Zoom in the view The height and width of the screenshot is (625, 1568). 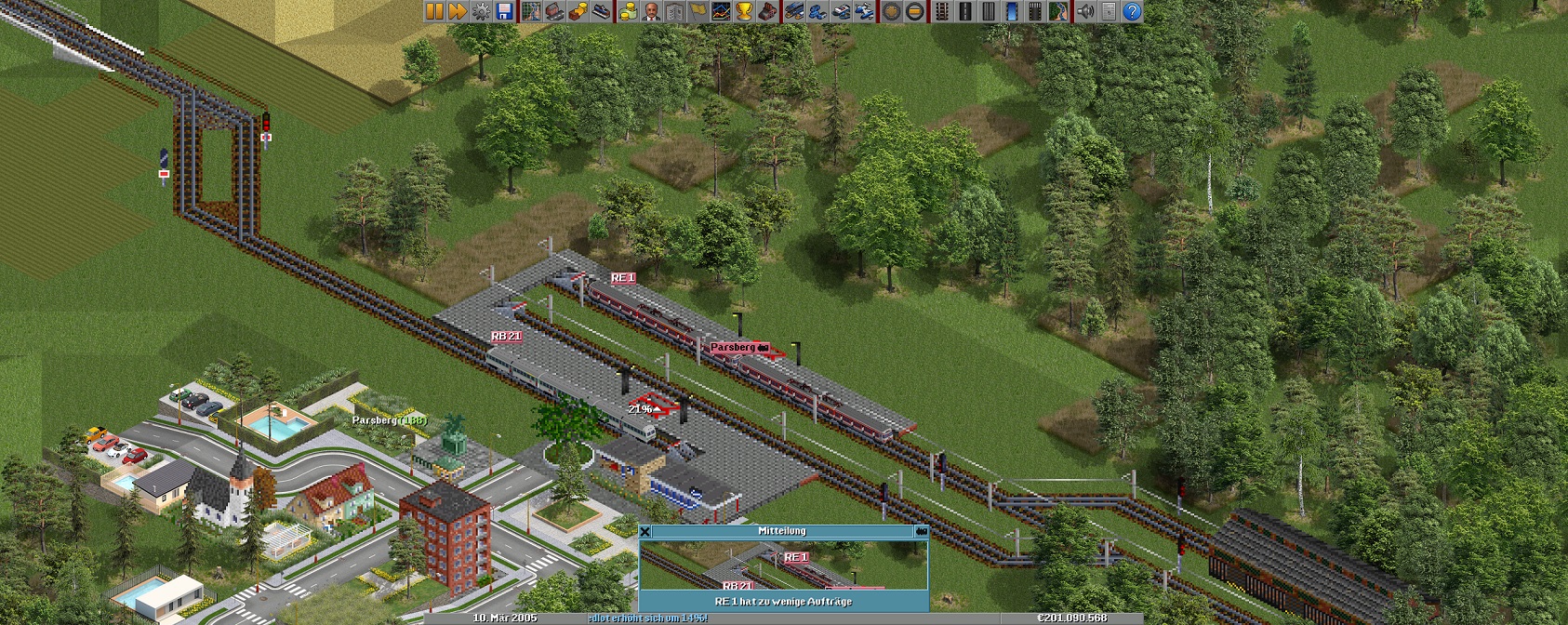[x=892, y=11]
